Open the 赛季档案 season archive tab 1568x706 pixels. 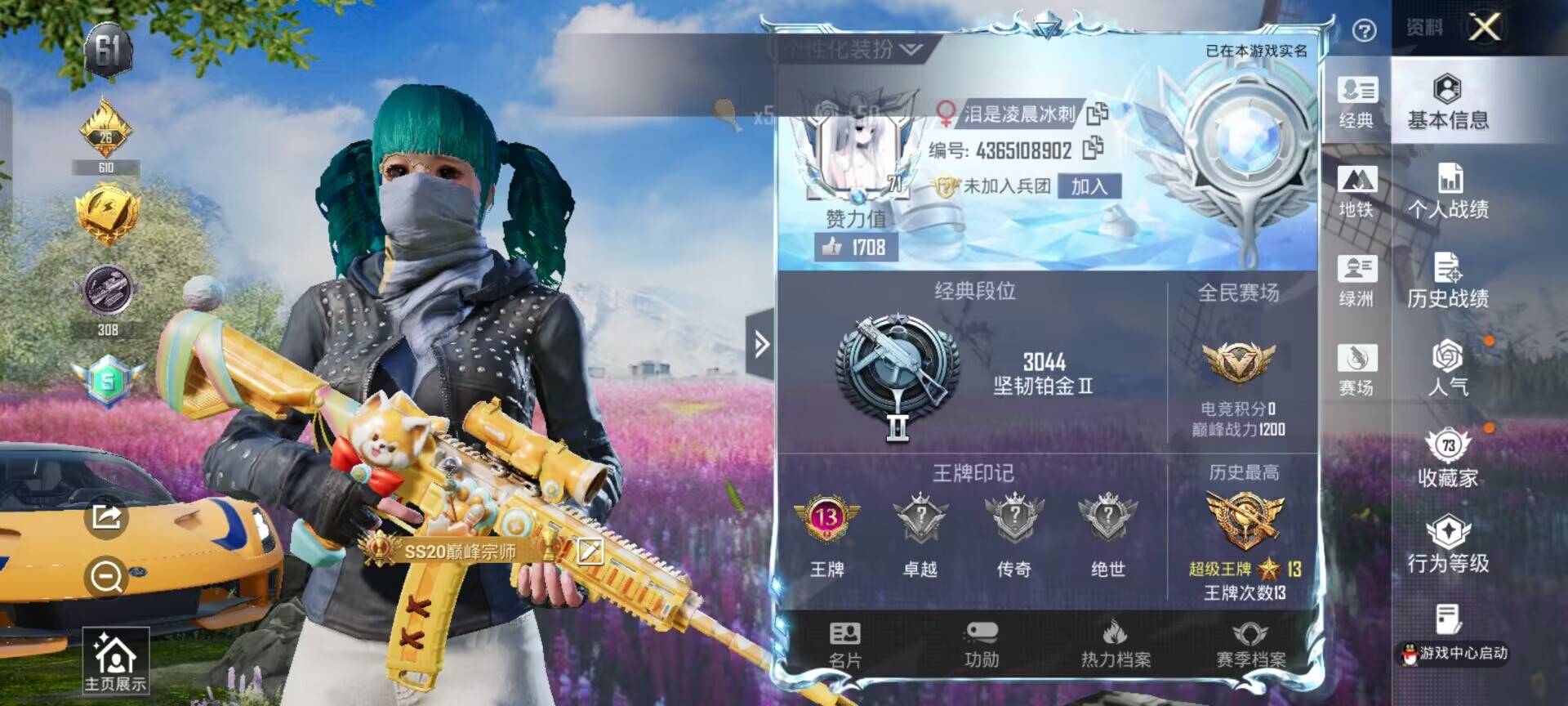click(x=1250, y=645)
